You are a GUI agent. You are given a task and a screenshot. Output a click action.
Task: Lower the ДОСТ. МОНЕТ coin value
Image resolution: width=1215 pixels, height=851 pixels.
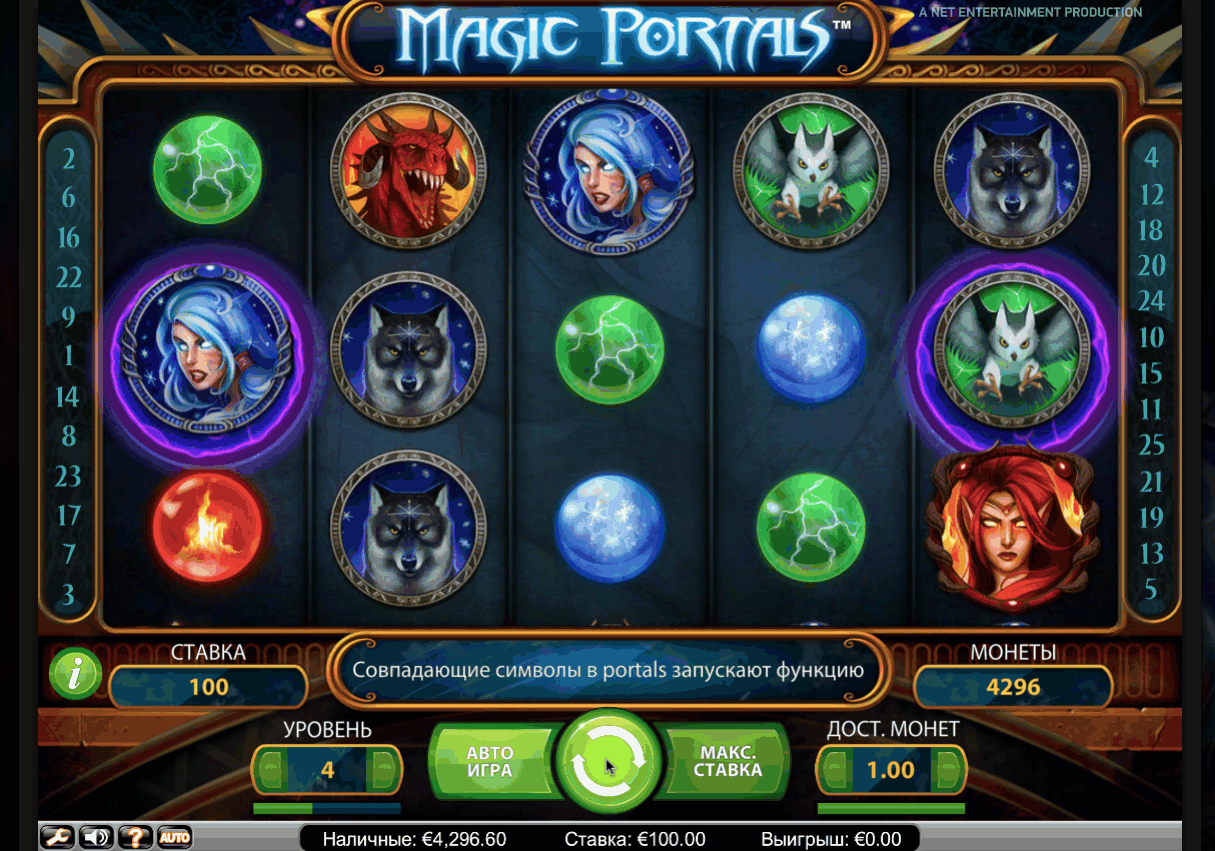[834, 771]
